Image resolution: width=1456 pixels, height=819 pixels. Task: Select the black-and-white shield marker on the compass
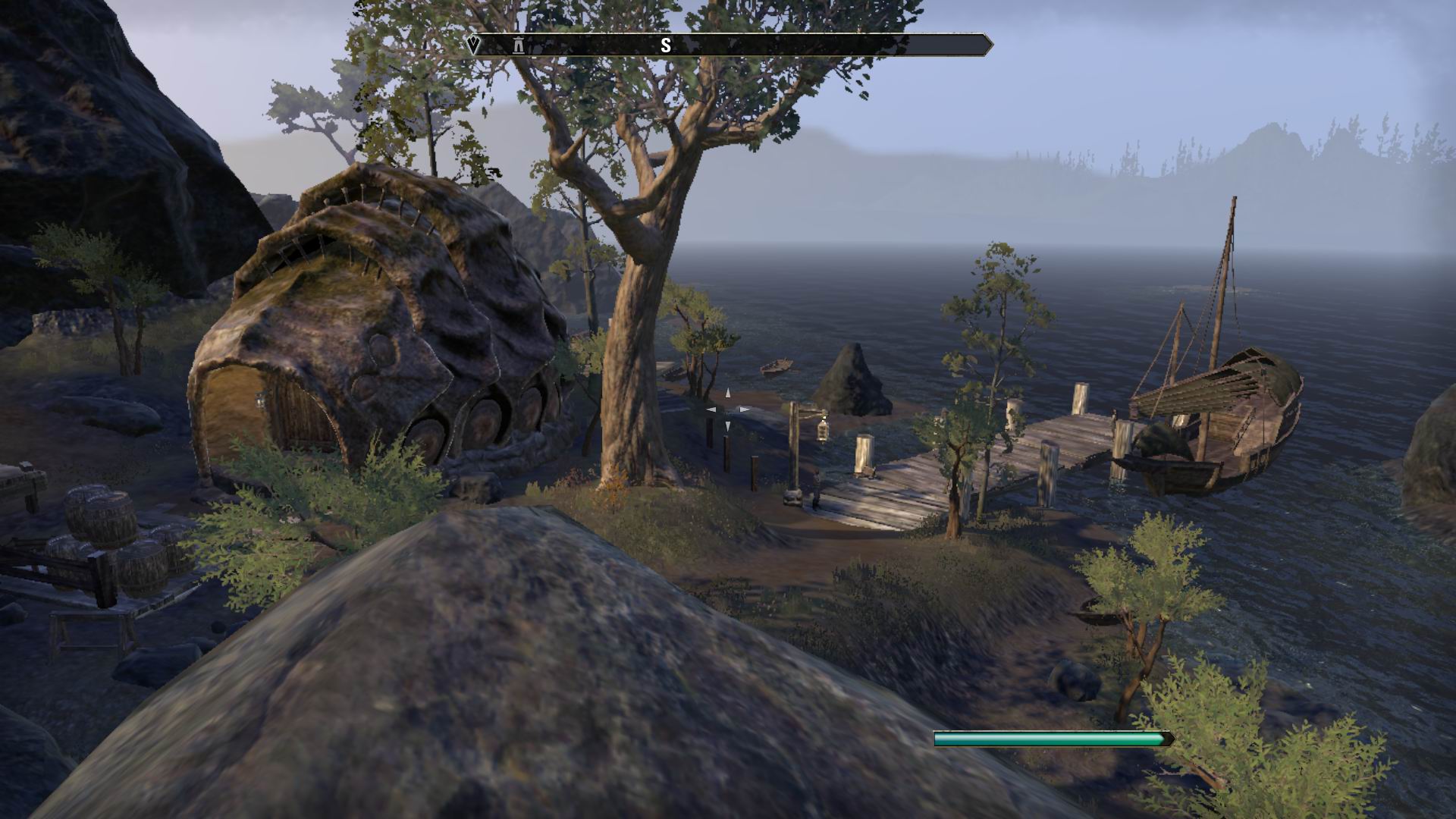[474, 45]
